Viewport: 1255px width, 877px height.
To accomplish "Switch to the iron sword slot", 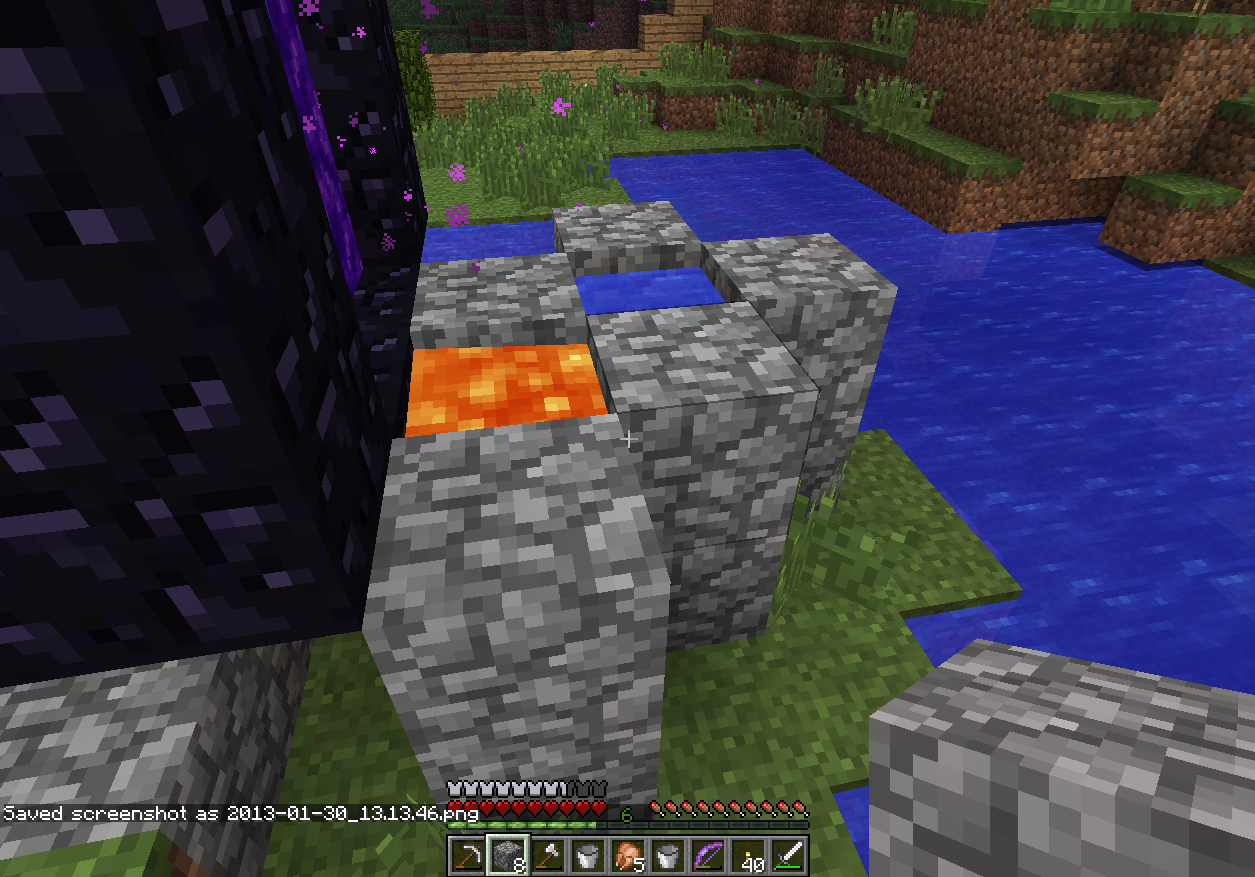I will (x=787, y=856).
